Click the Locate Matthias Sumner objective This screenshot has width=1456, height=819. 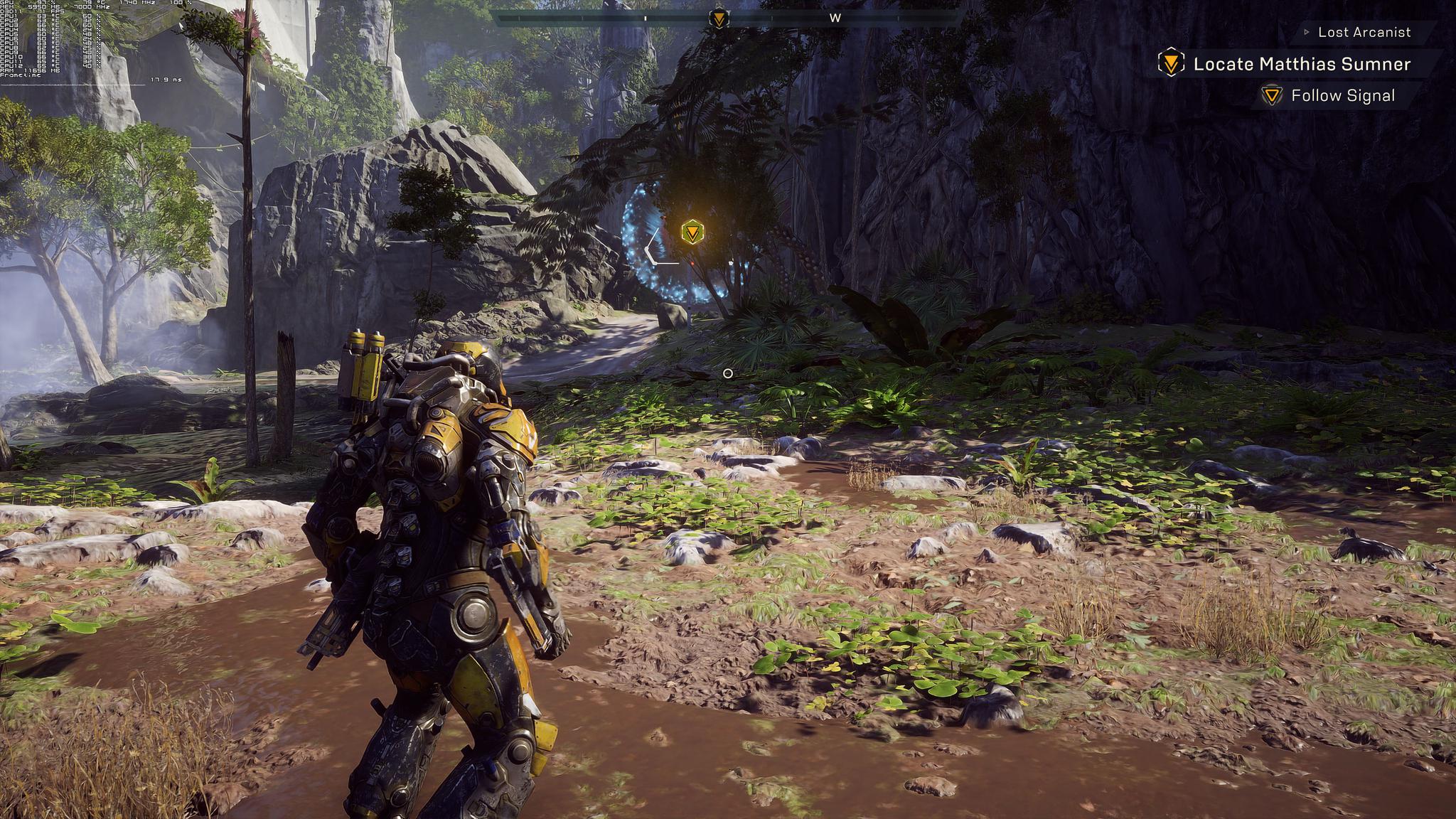1301,64
